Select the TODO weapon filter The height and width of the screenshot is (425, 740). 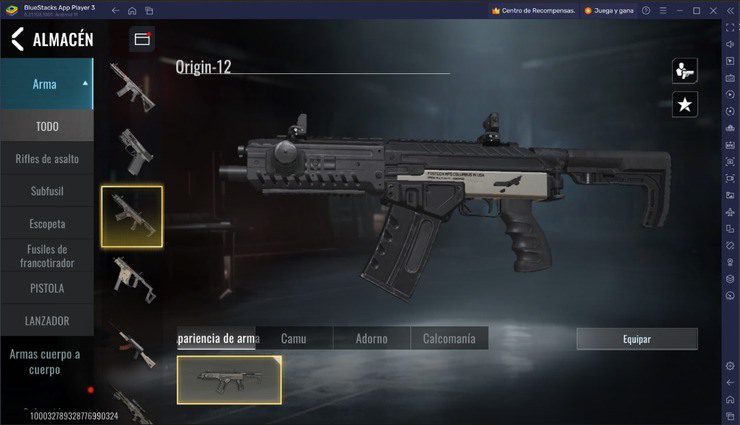pyautogui.click(x=47, y=126)
